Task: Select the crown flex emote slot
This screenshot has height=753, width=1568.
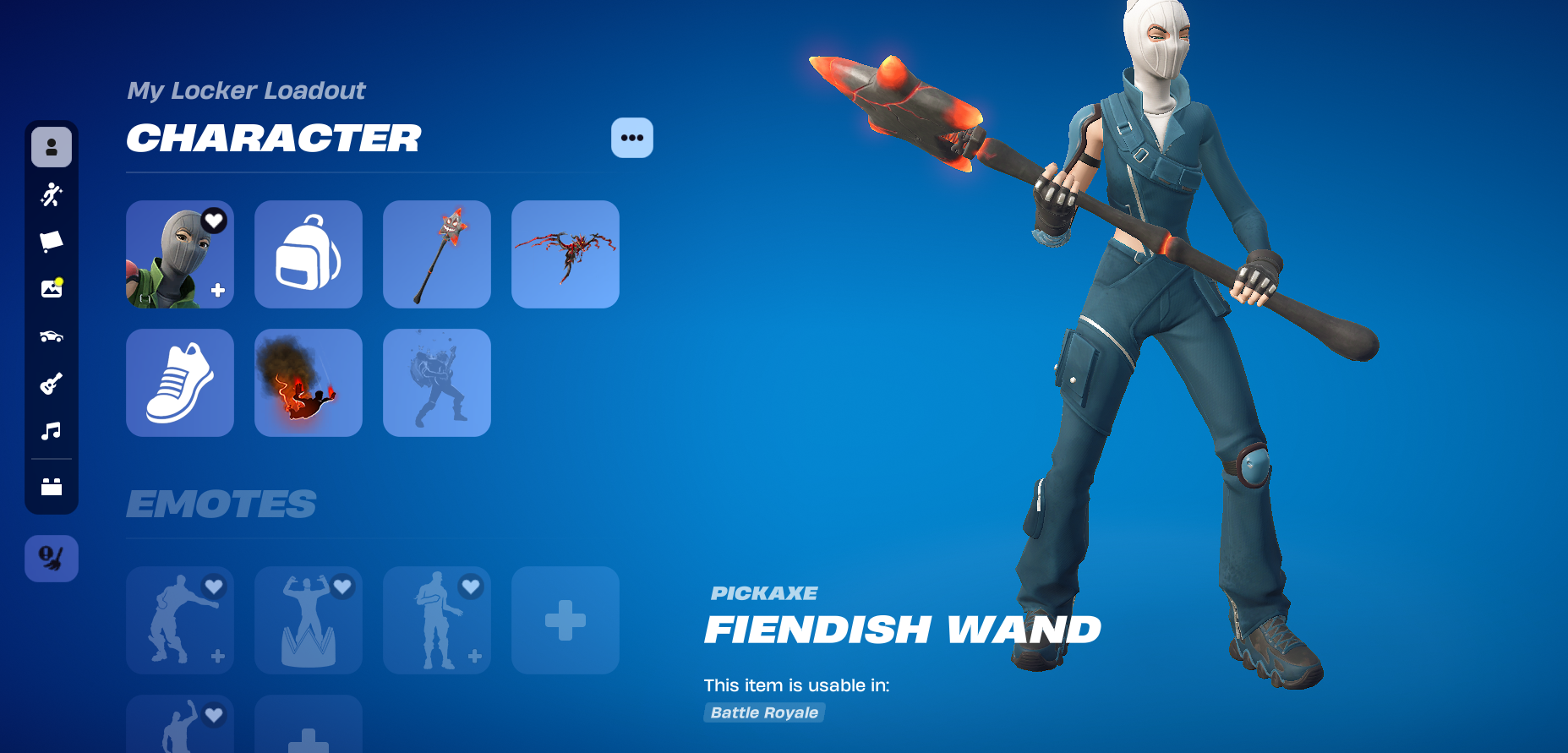Action: [x=308, y=620]
